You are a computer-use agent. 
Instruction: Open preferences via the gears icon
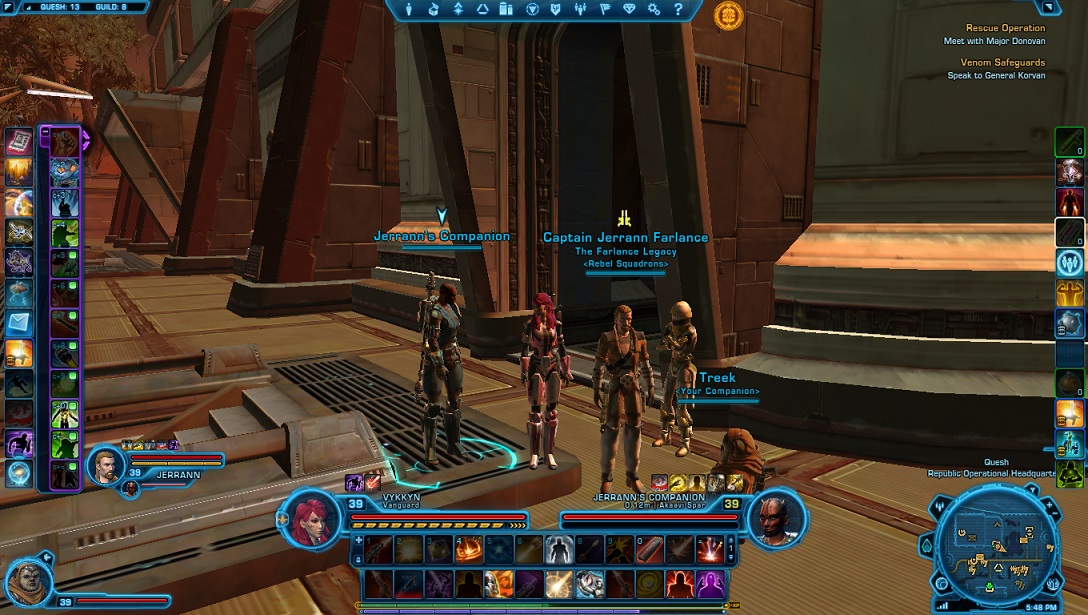654,9
